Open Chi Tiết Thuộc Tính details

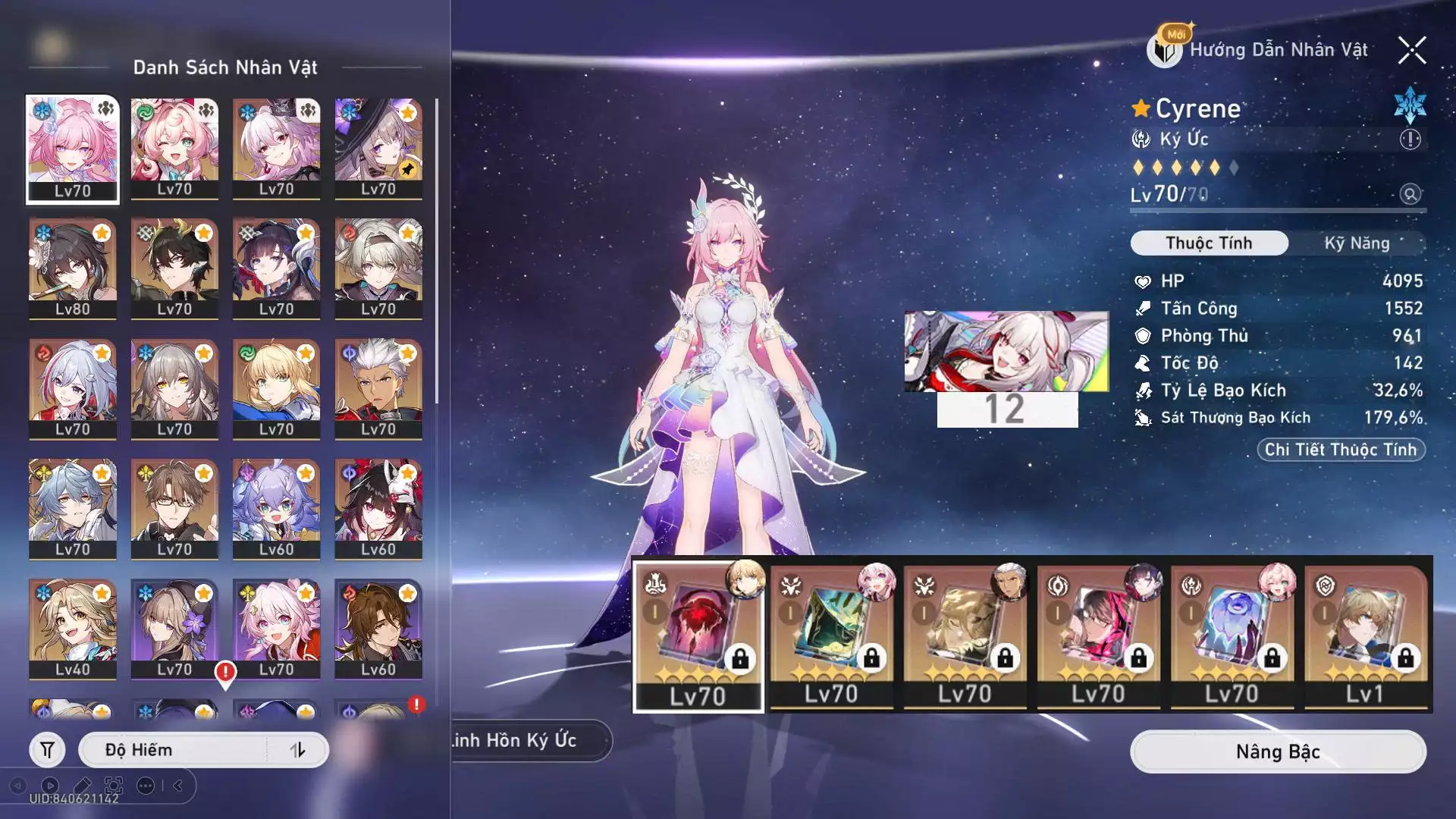point(1341,450)
